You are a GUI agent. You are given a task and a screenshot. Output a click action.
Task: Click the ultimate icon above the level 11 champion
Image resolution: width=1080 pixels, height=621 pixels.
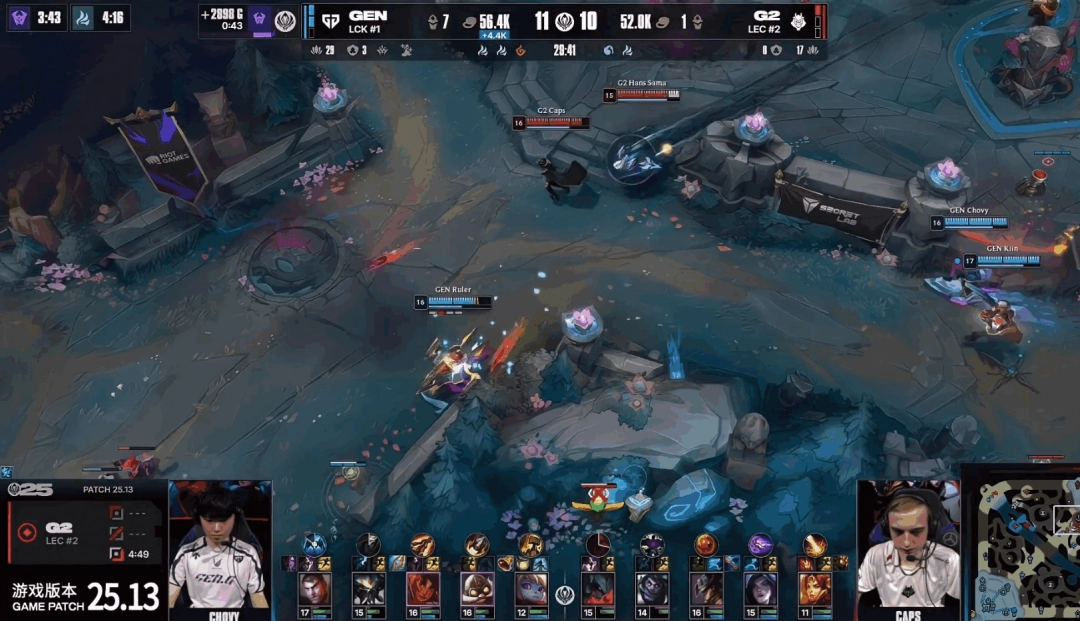[x=815, y=545]
